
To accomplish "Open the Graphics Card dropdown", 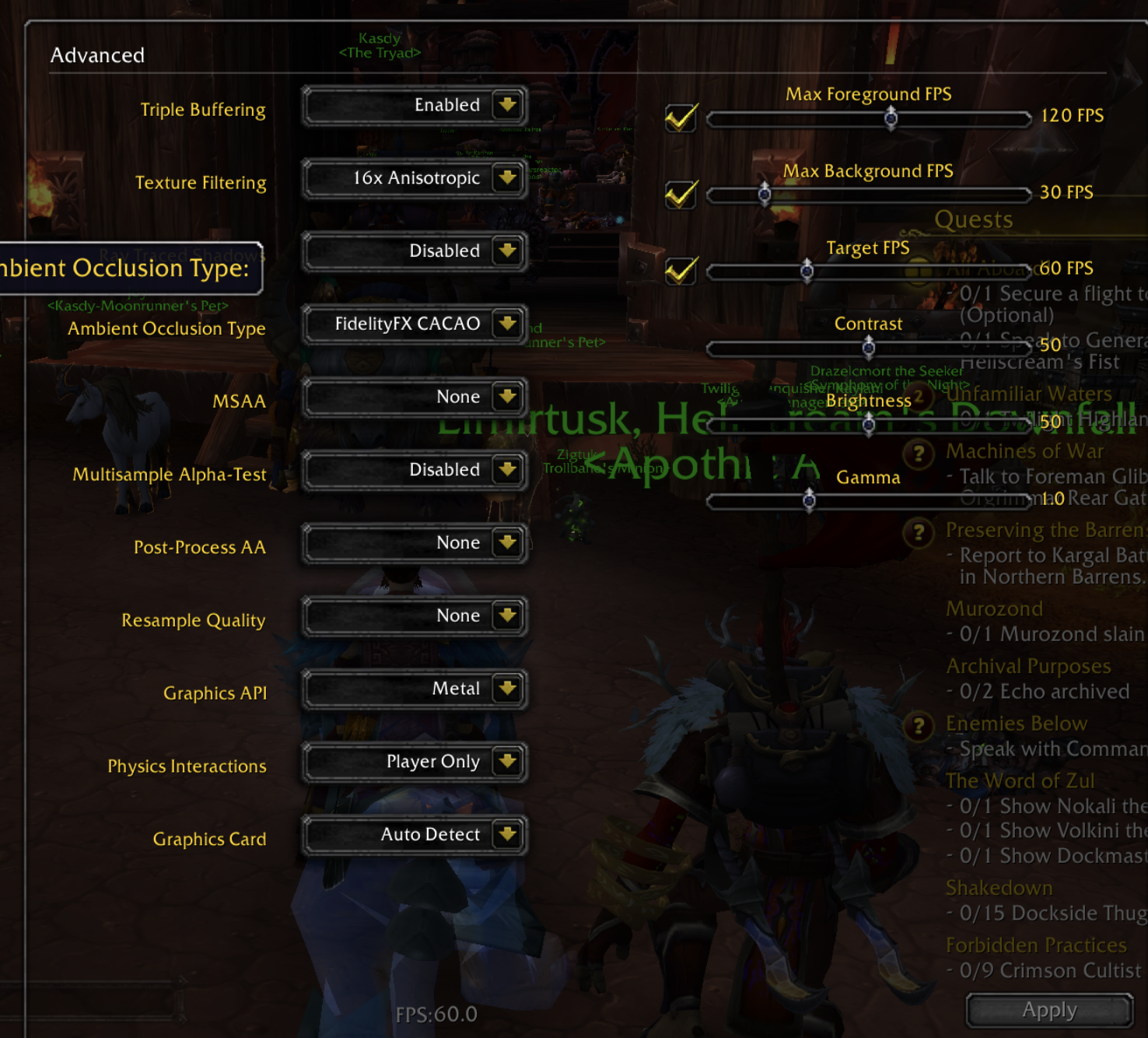I will (x=507, y=835).
